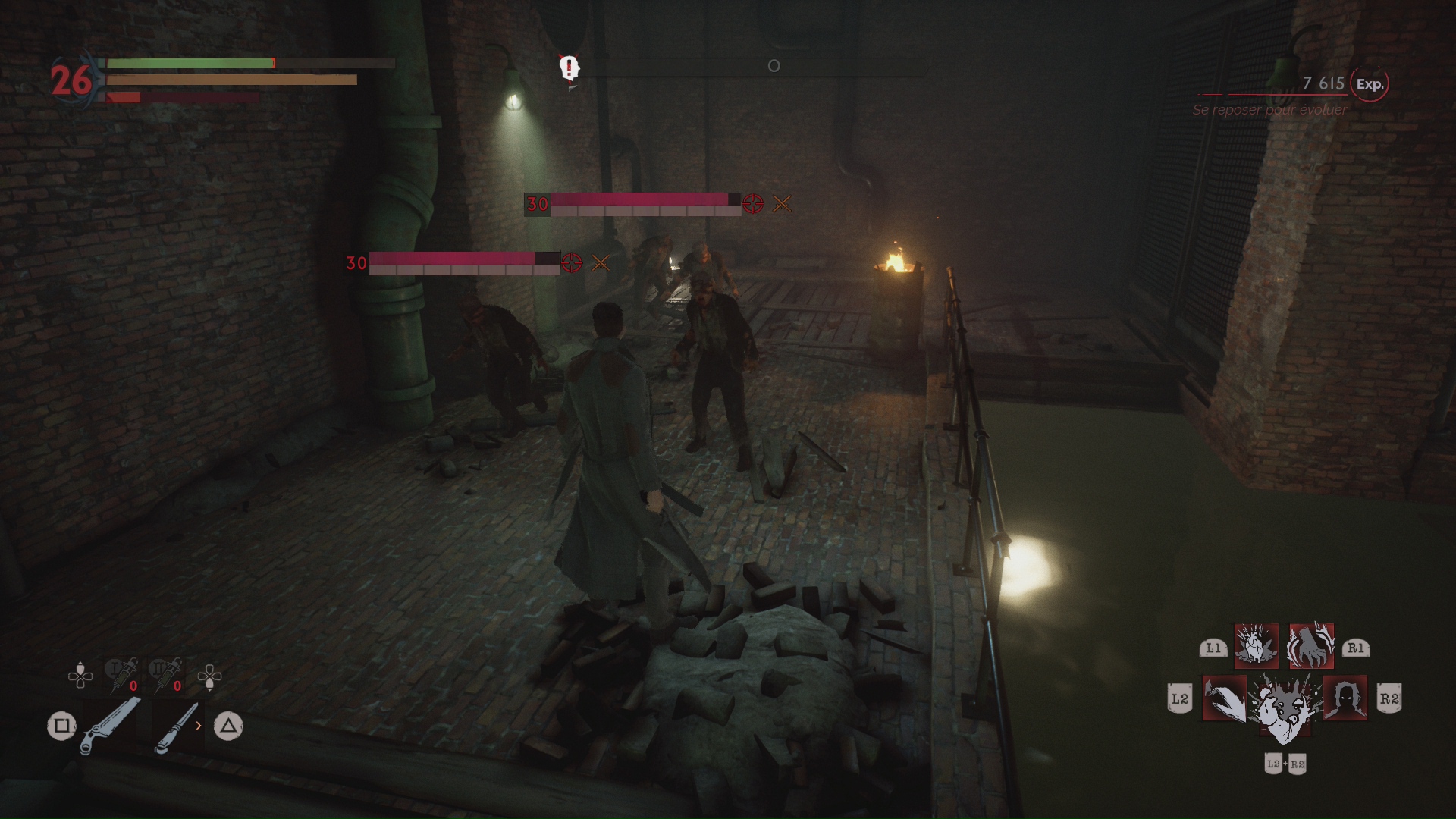Activate the shadow figure ability

[1345, 698]
